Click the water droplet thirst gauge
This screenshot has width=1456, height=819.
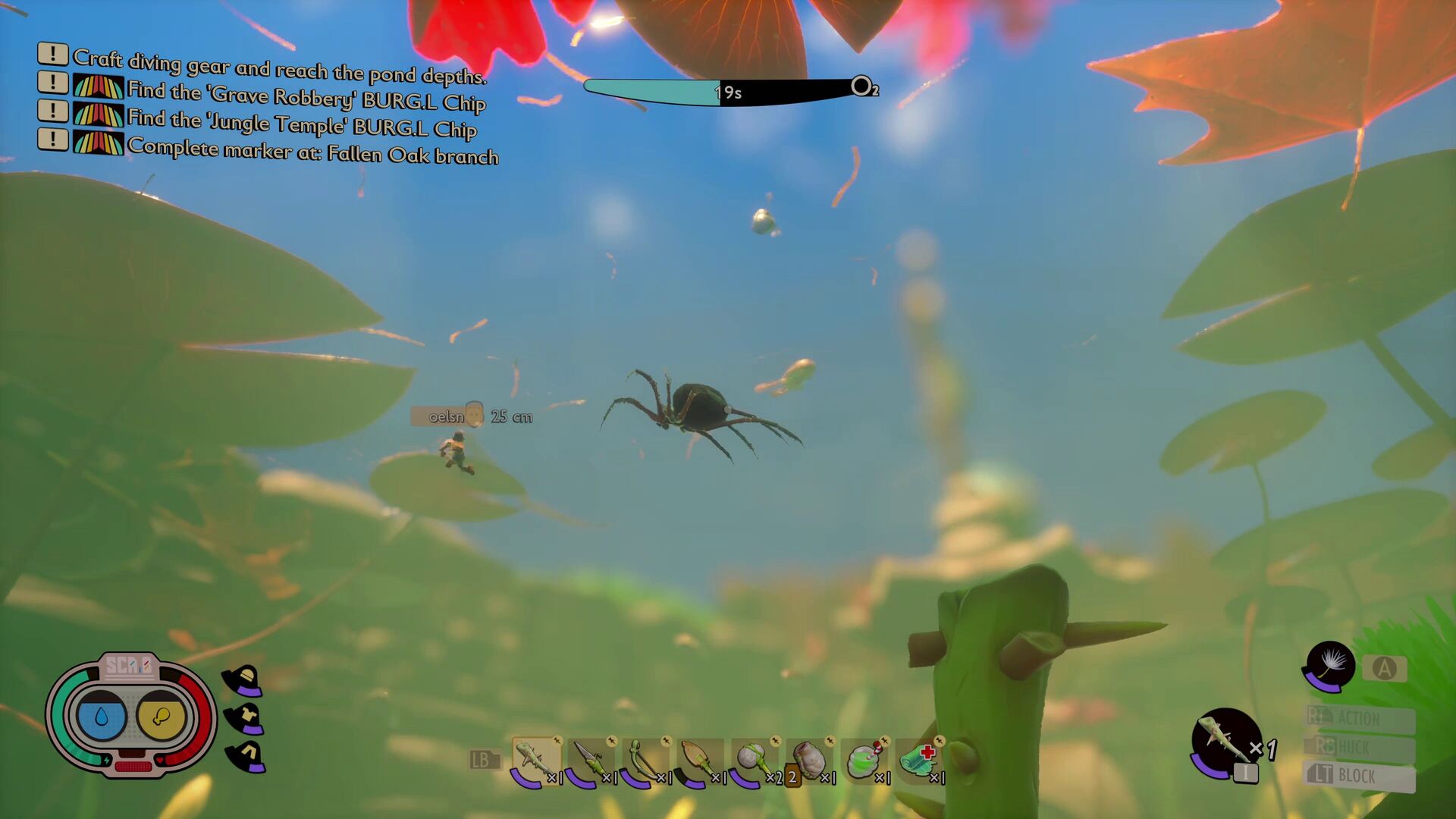[101, 715]
